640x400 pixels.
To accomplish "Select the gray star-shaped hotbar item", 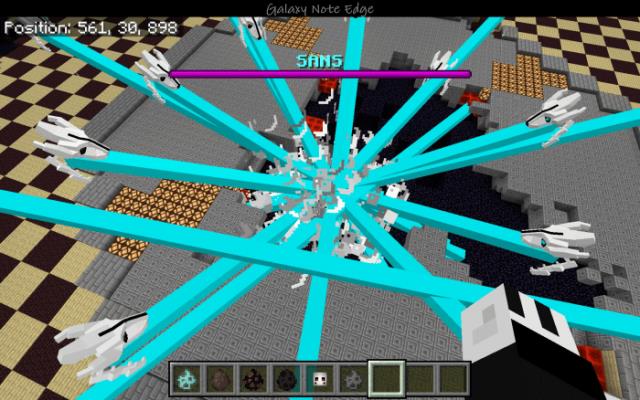I will point(353,378).
